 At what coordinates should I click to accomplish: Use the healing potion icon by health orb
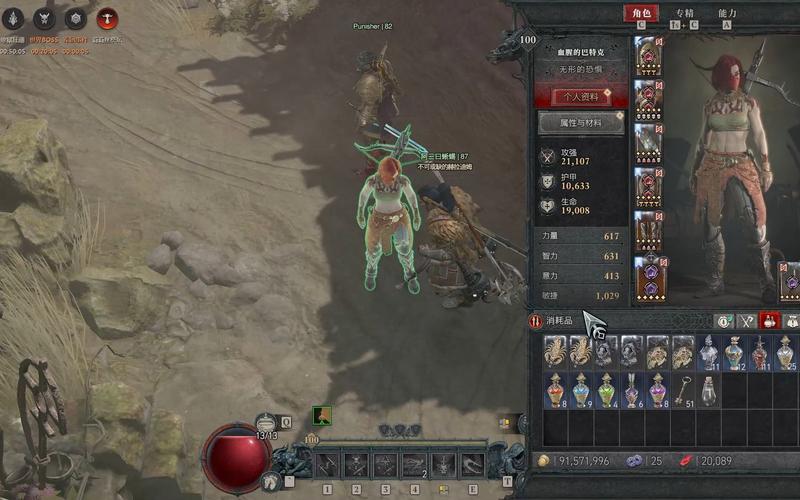pyautogui.click(x=265, y=423)
